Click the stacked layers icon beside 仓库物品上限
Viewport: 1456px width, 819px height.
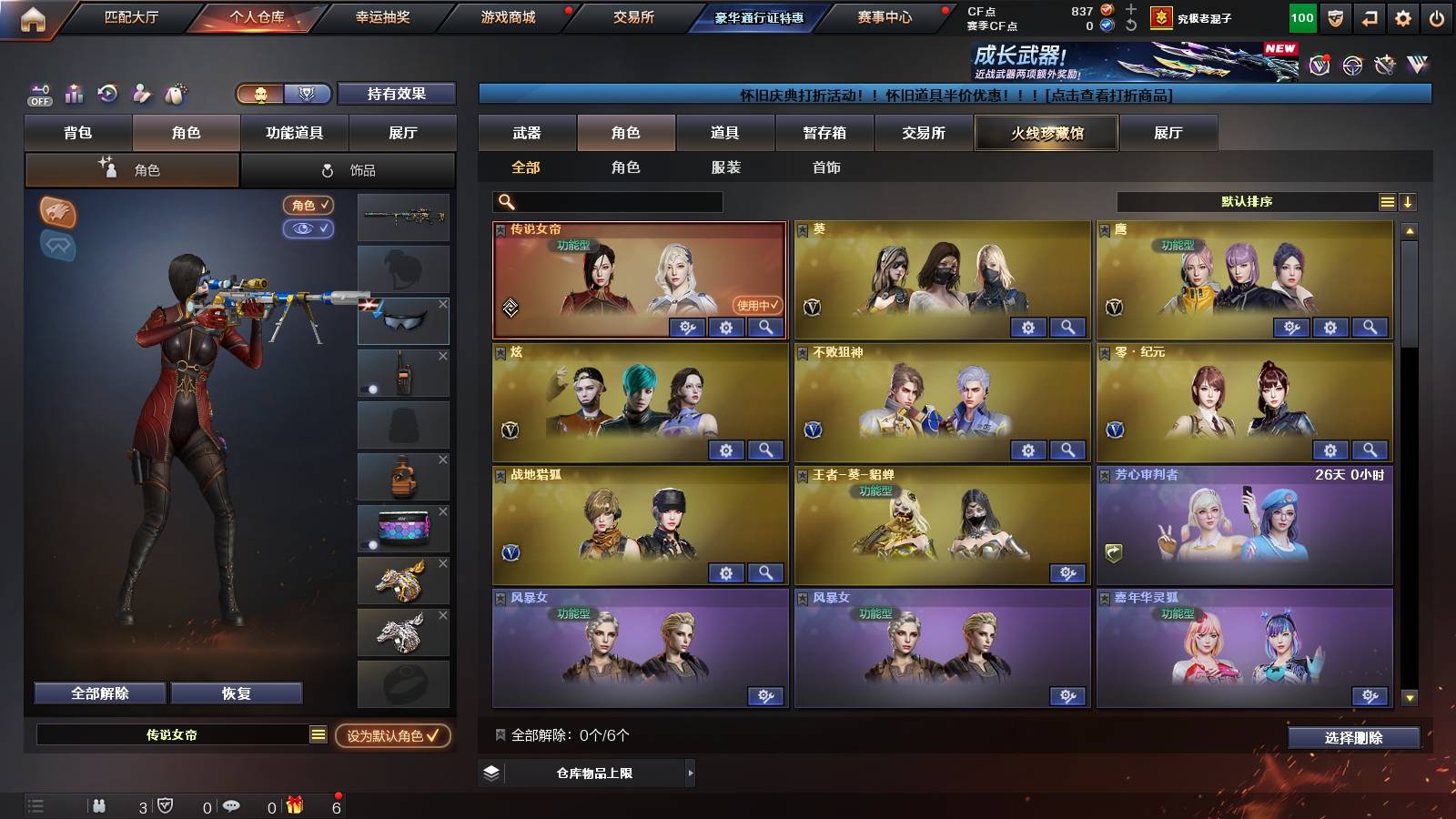492,774
